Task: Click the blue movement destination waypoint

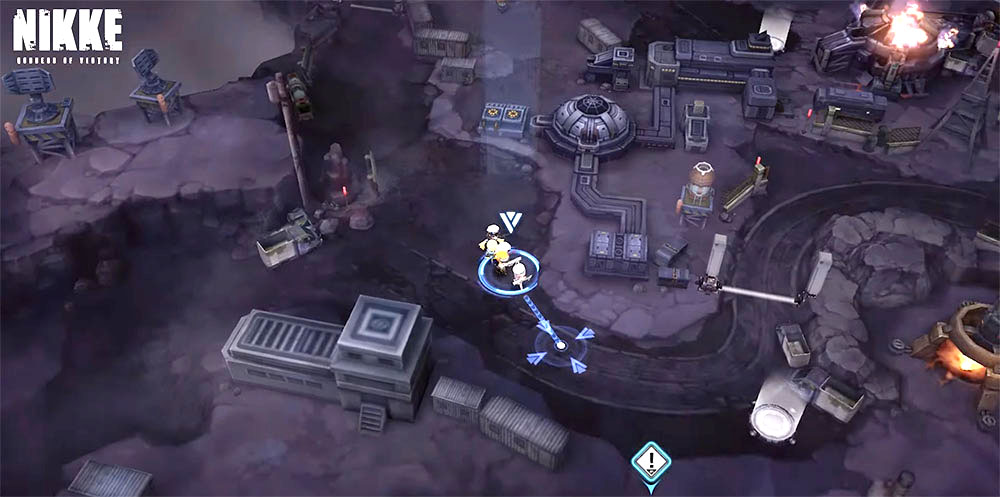Action: pyautogui.click(x=560, y=346)
